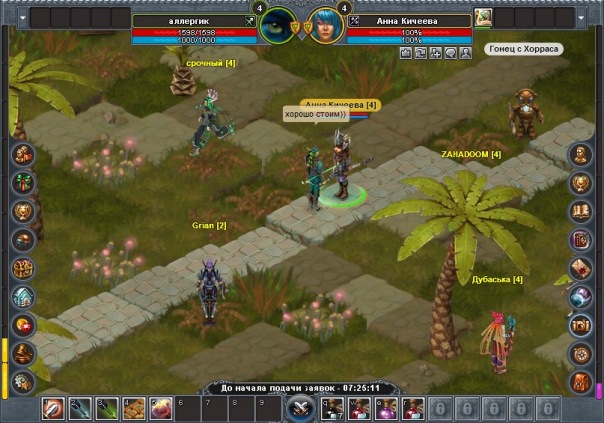This screenshot has height=423, width=604.
Task: Click the crossed swords battle button
Action: pyautogui.click(x=300, y=408)
